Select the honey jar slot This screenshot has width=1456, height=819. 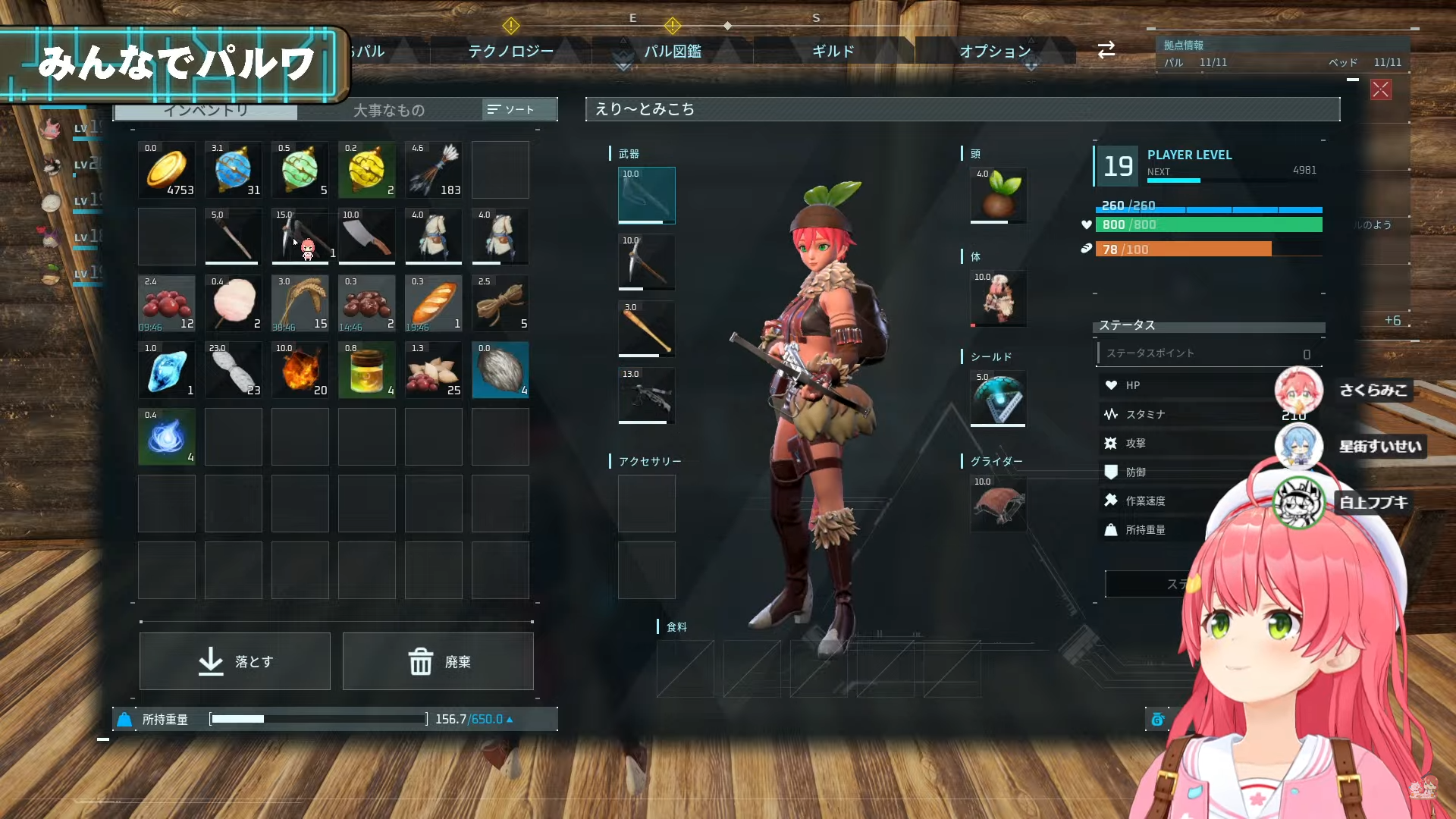[x=367, y=370]
